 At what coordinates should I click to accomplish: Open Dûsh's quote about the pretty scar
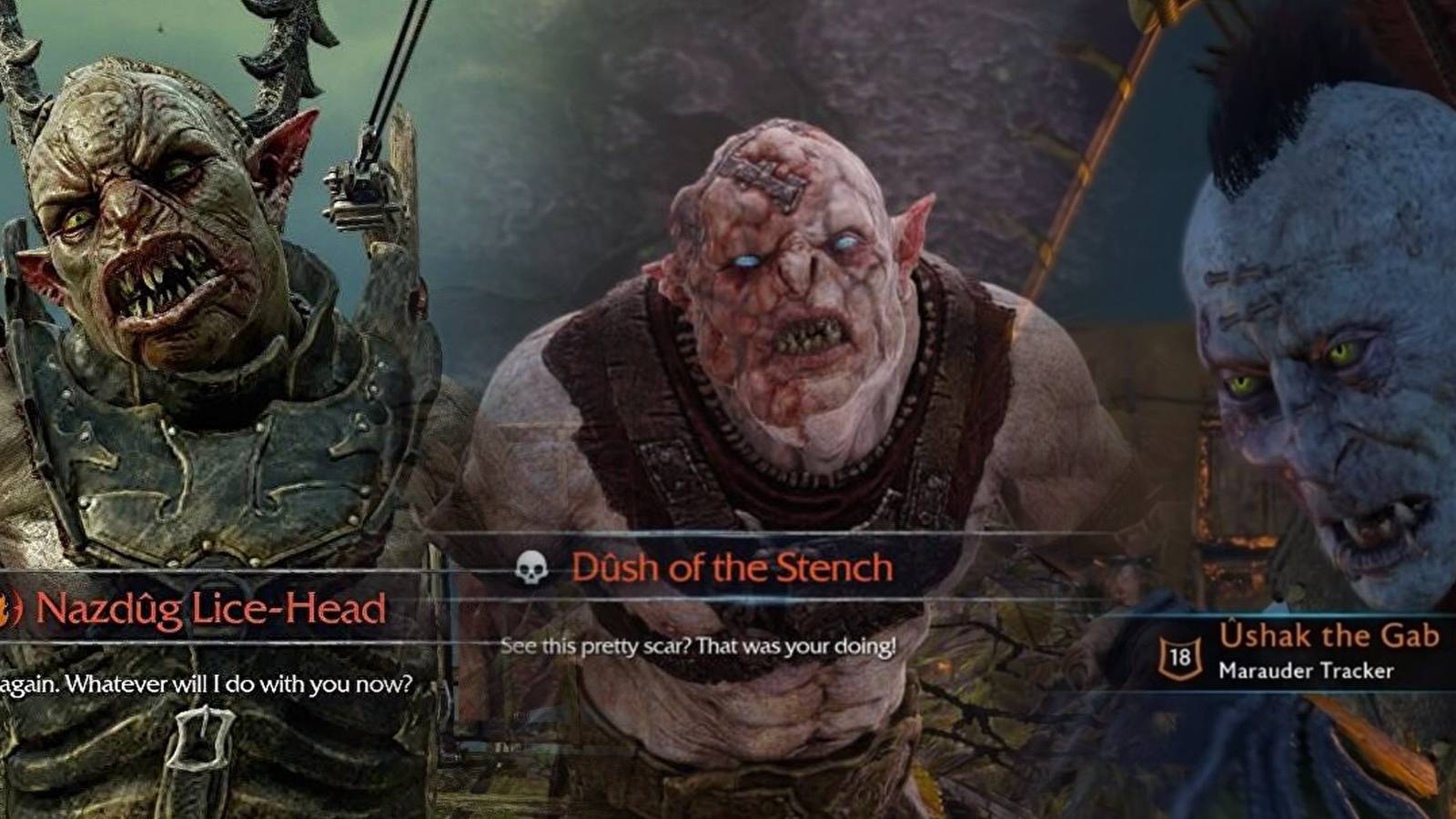point(699,648)
